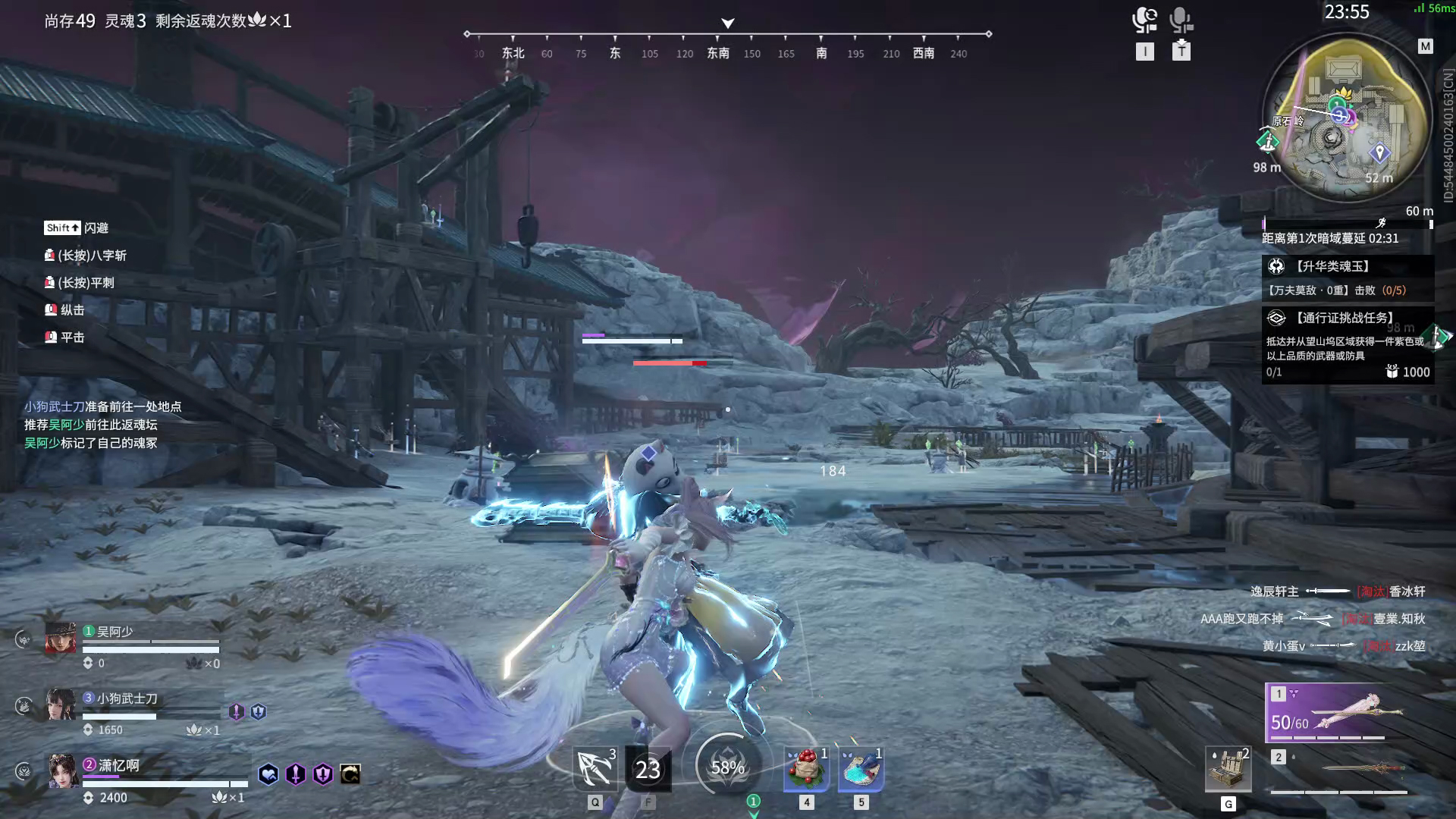The width and height of the screenshot is (1456, 819).
Task: Activate the grappling hook skill icon
Action: (595, 769)
